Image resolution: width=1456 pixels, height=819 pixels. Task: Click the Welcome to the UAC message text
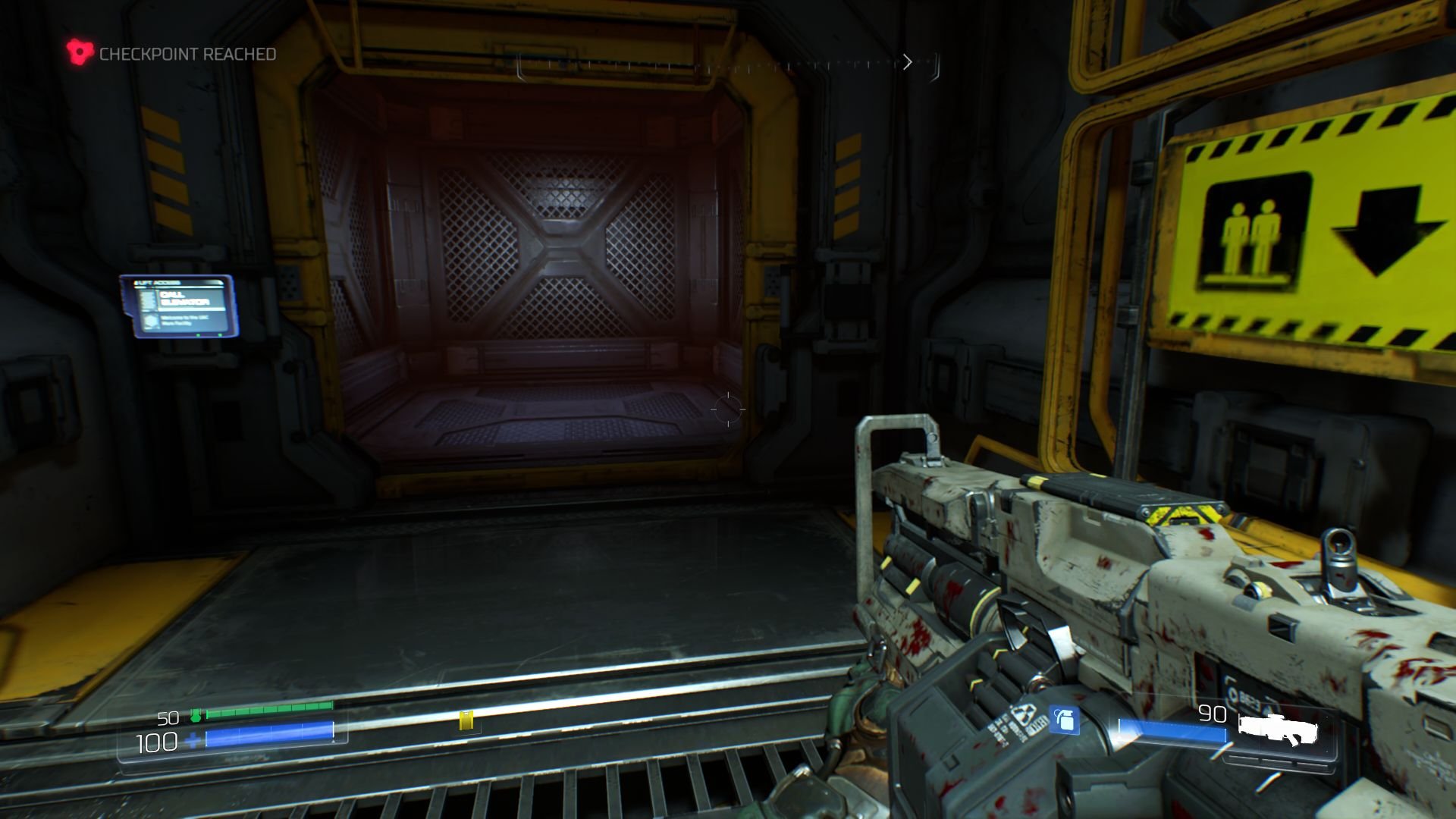[186, 321]
